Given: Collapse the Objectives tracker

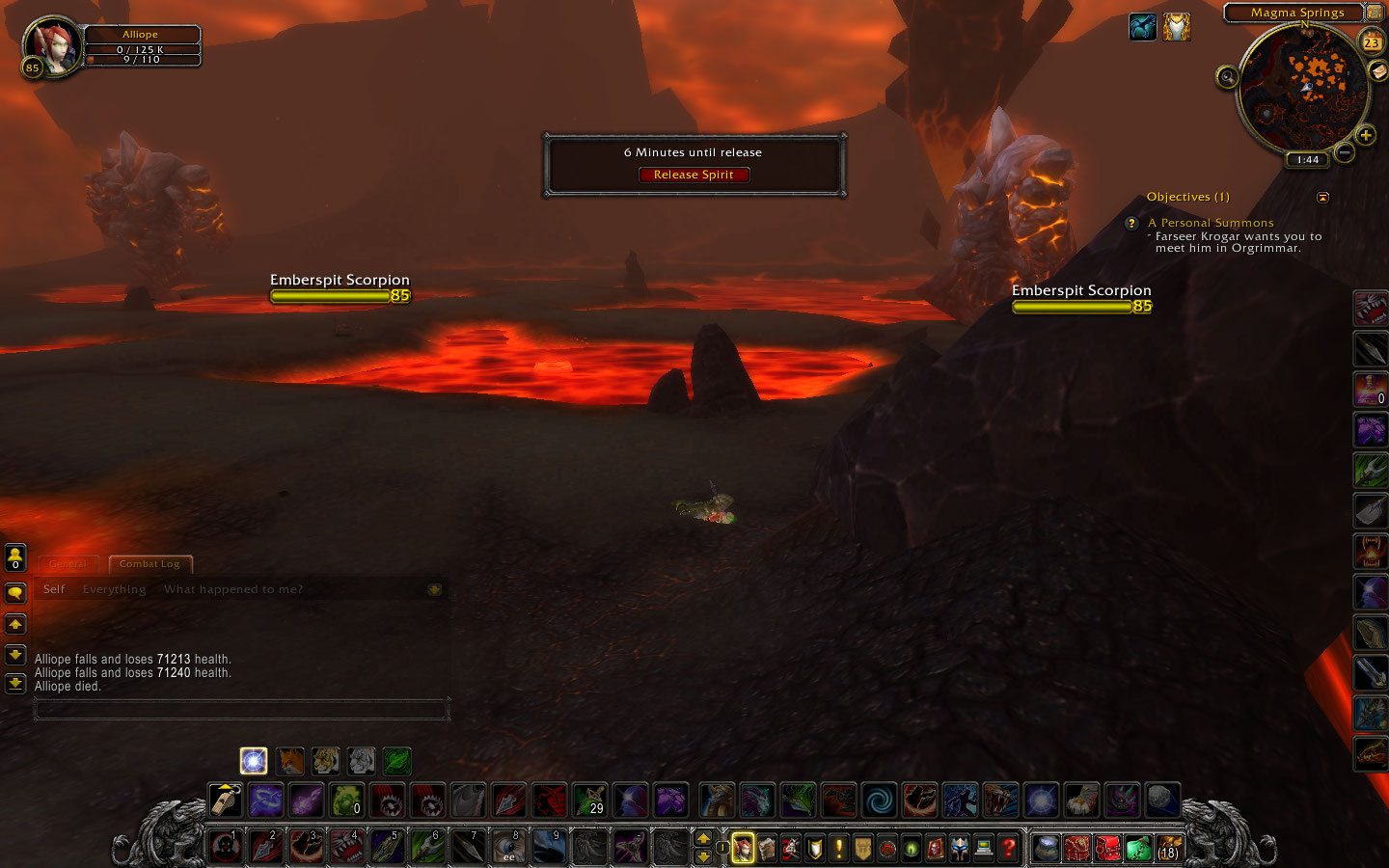Looking at the screenshot, I should [1322, 198].
